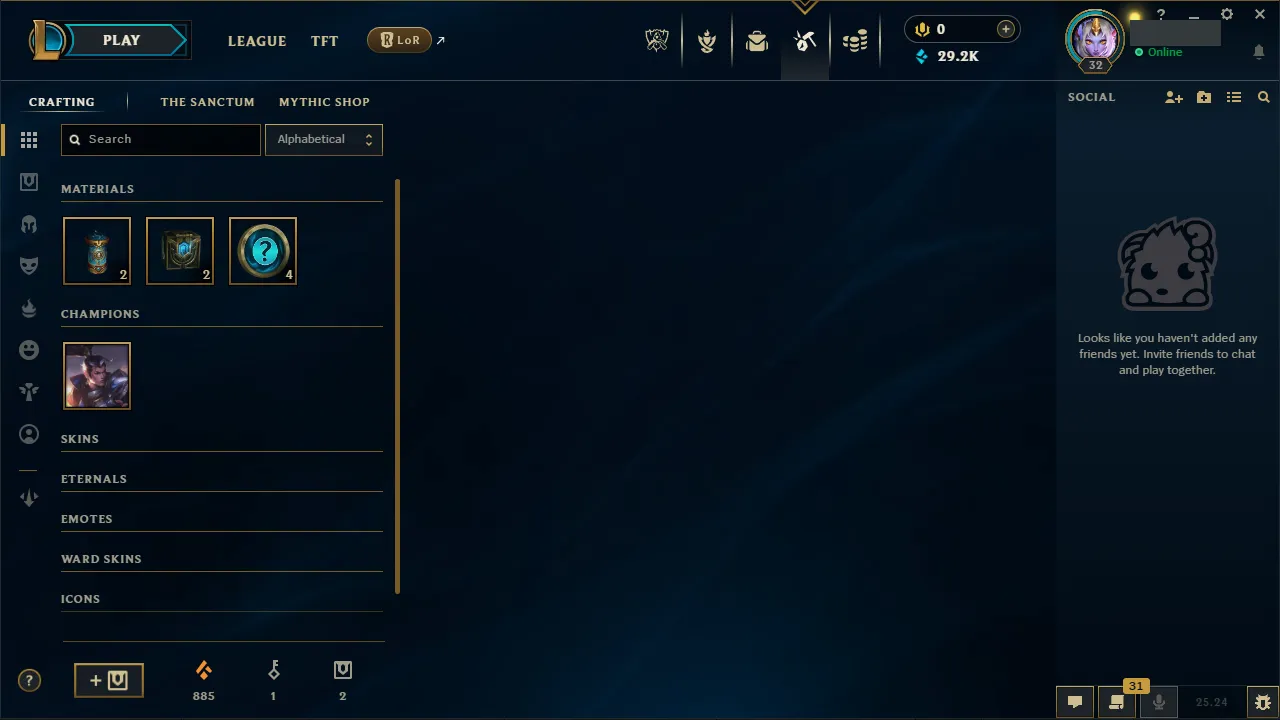Image resolution: width=1280 pixels, height=720 pixels.
Task: Select the emotes filter smiley icon
Action: [29, 349]
